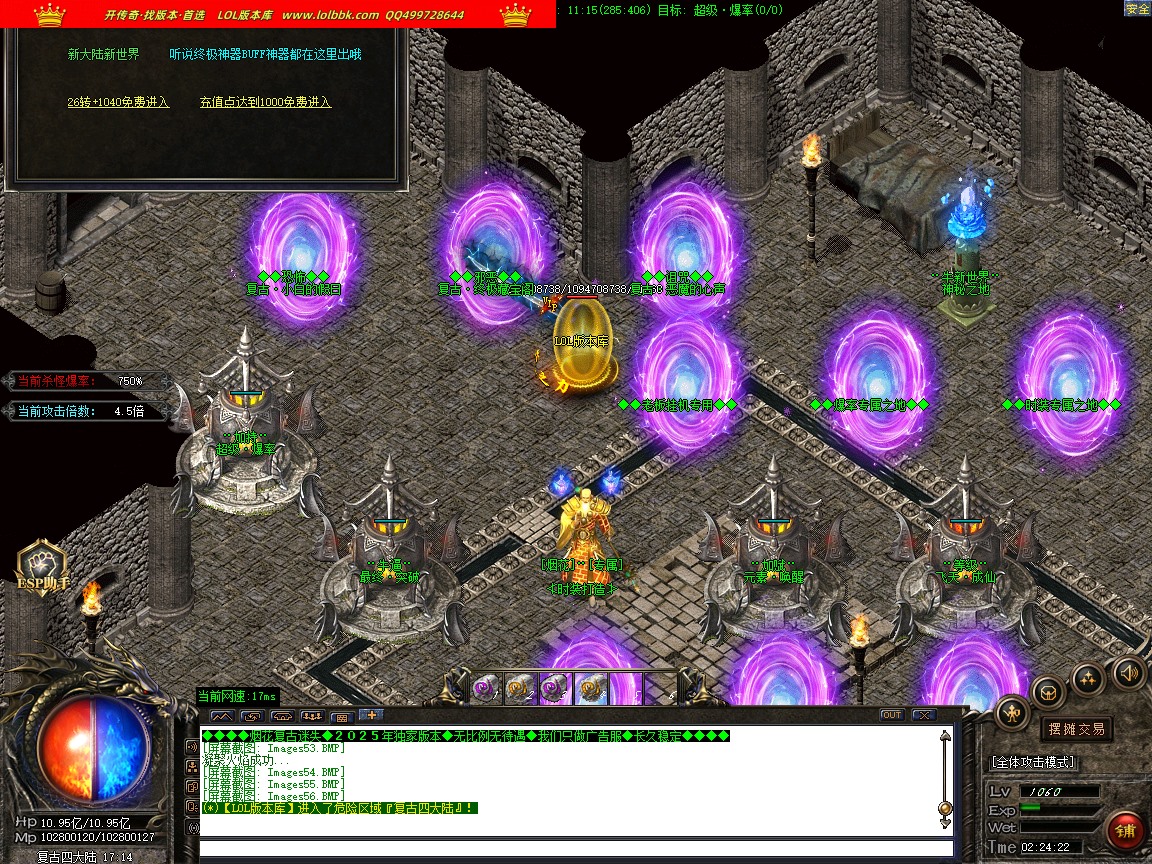Open the red 铺 shop button
1152x864 pixels.
1126,832
